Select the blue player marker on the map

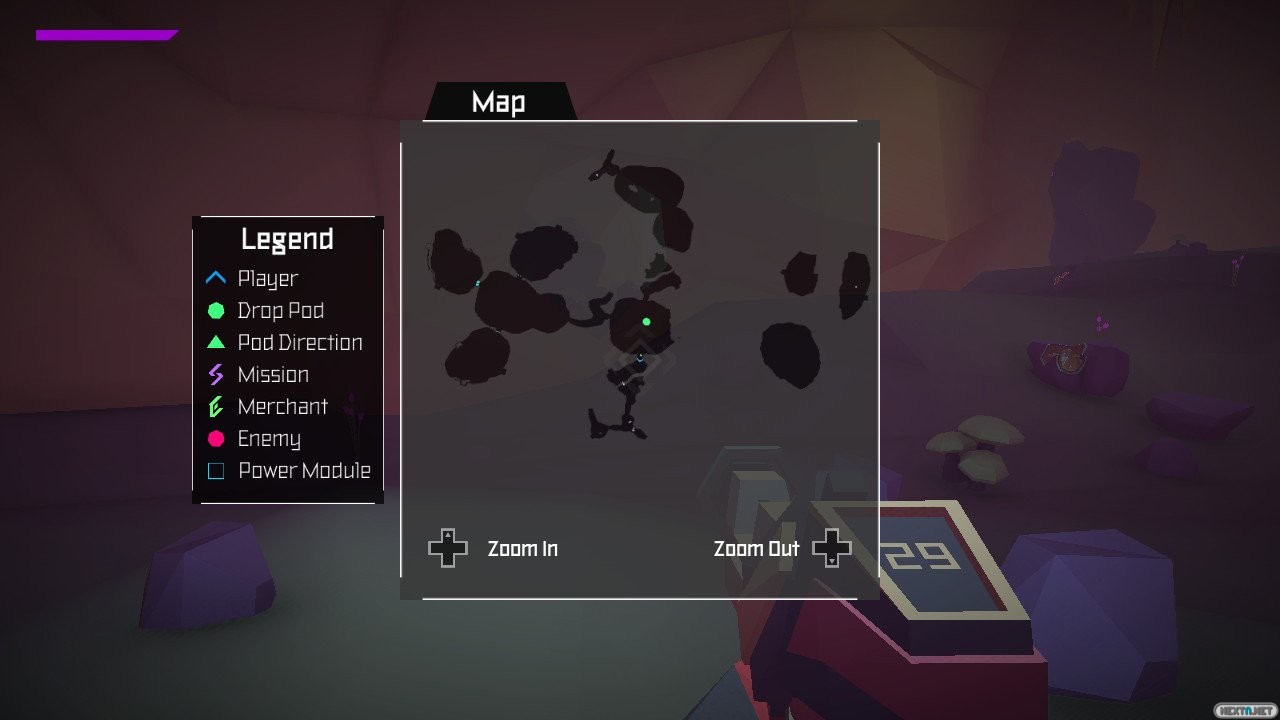[640, 357]
